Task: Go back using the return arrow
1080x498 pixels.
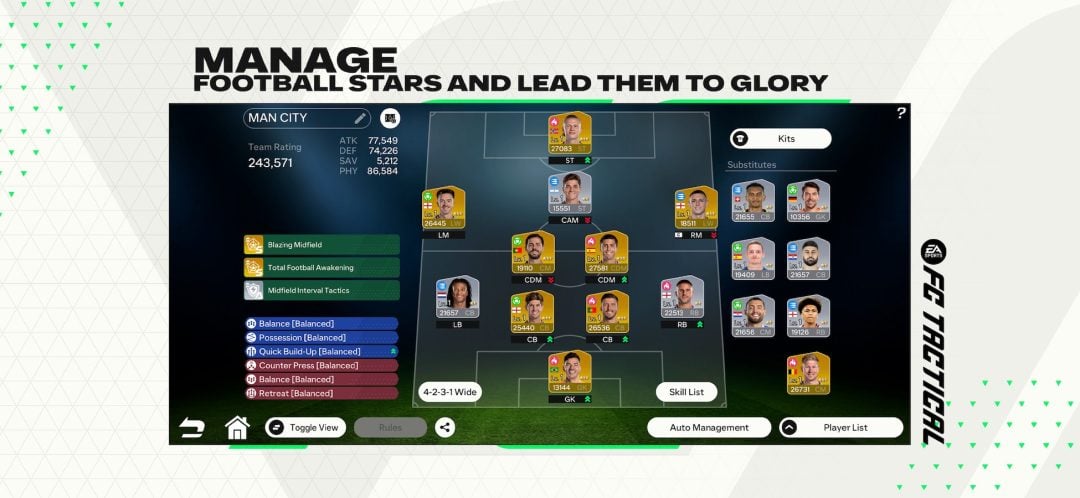Action: pyautogui.click(x=191, y=428)
